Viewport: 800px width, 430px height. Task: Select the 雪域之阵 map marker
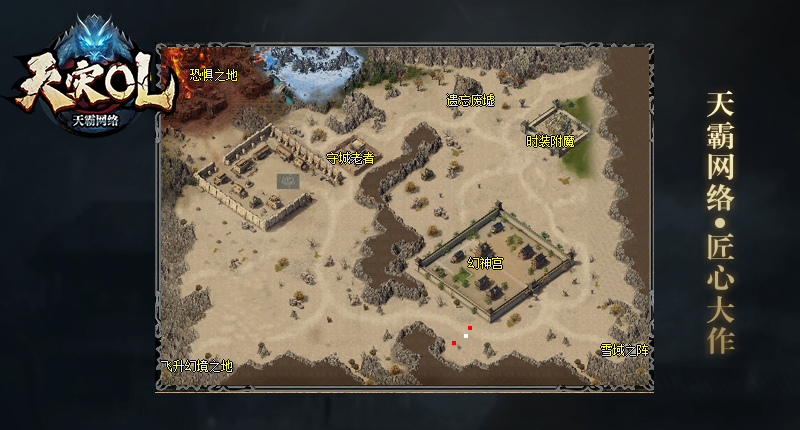point(624,350)
